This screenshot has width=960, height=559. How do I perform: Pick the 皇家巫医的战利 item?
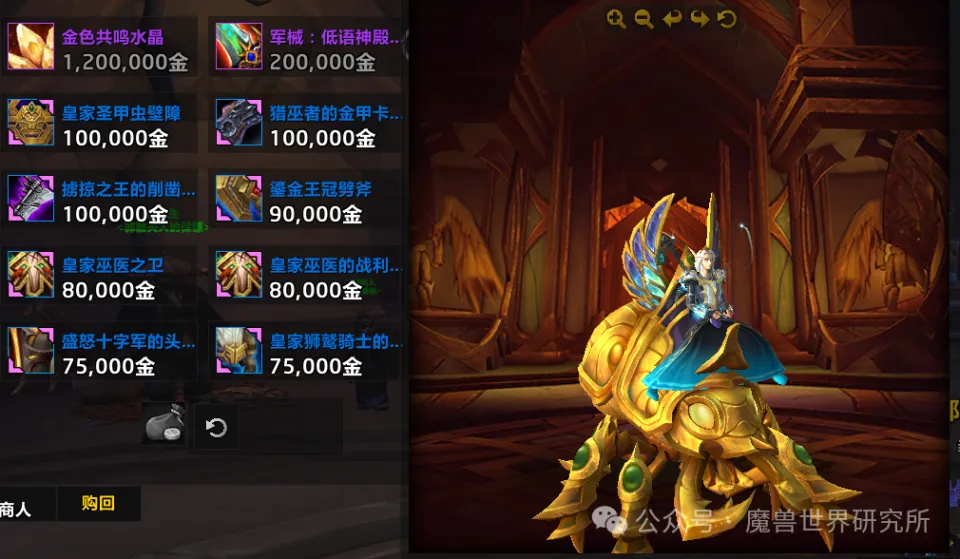coord(239,274)
